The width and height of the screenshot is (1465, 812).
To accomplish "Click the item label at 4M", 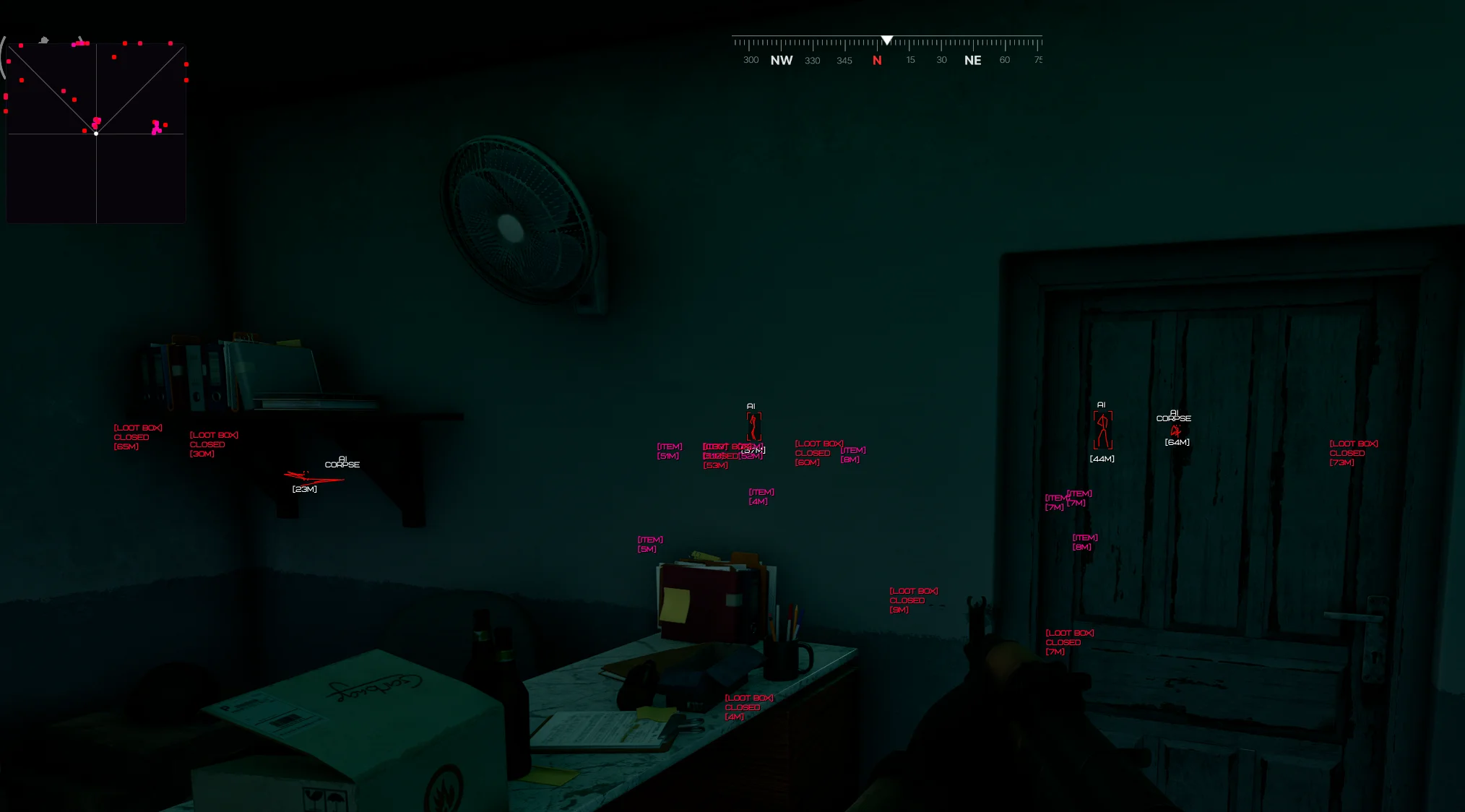I will click(761, 497).
